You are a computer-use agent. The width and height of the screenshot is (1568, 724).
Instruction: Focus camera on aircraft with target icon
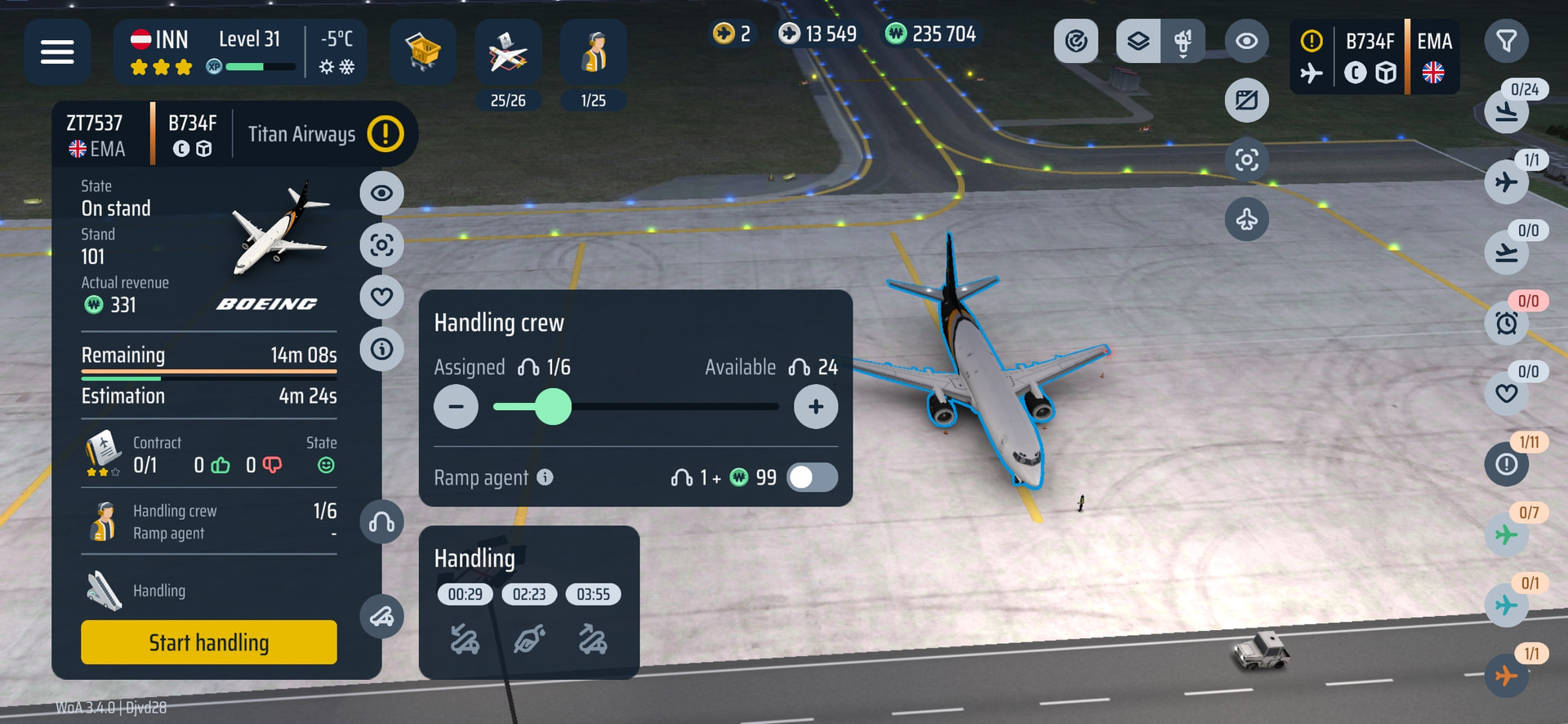coord(381,245)
